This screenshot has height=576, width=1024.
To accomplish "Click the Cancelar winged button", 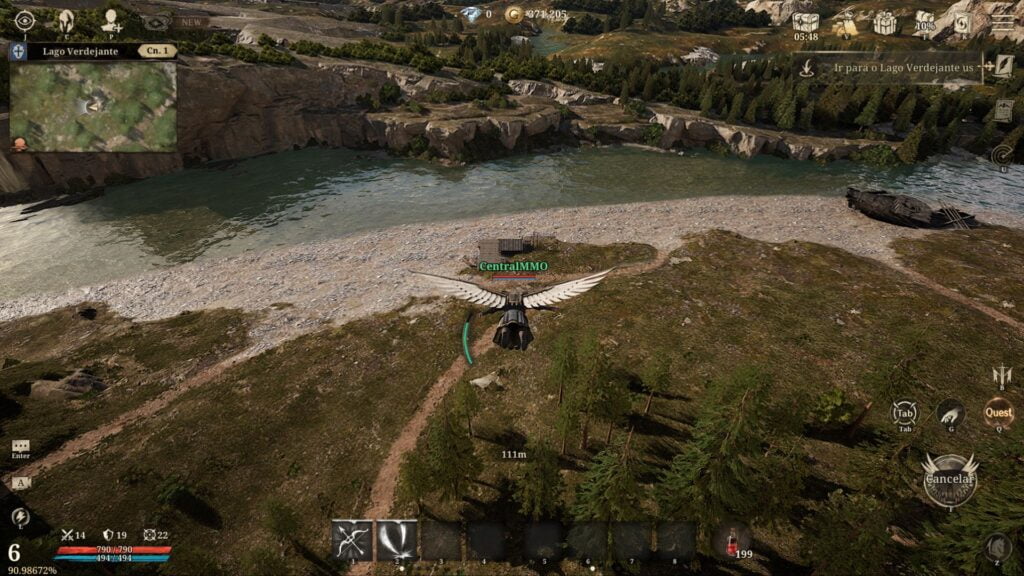I will tap(949, 480).
